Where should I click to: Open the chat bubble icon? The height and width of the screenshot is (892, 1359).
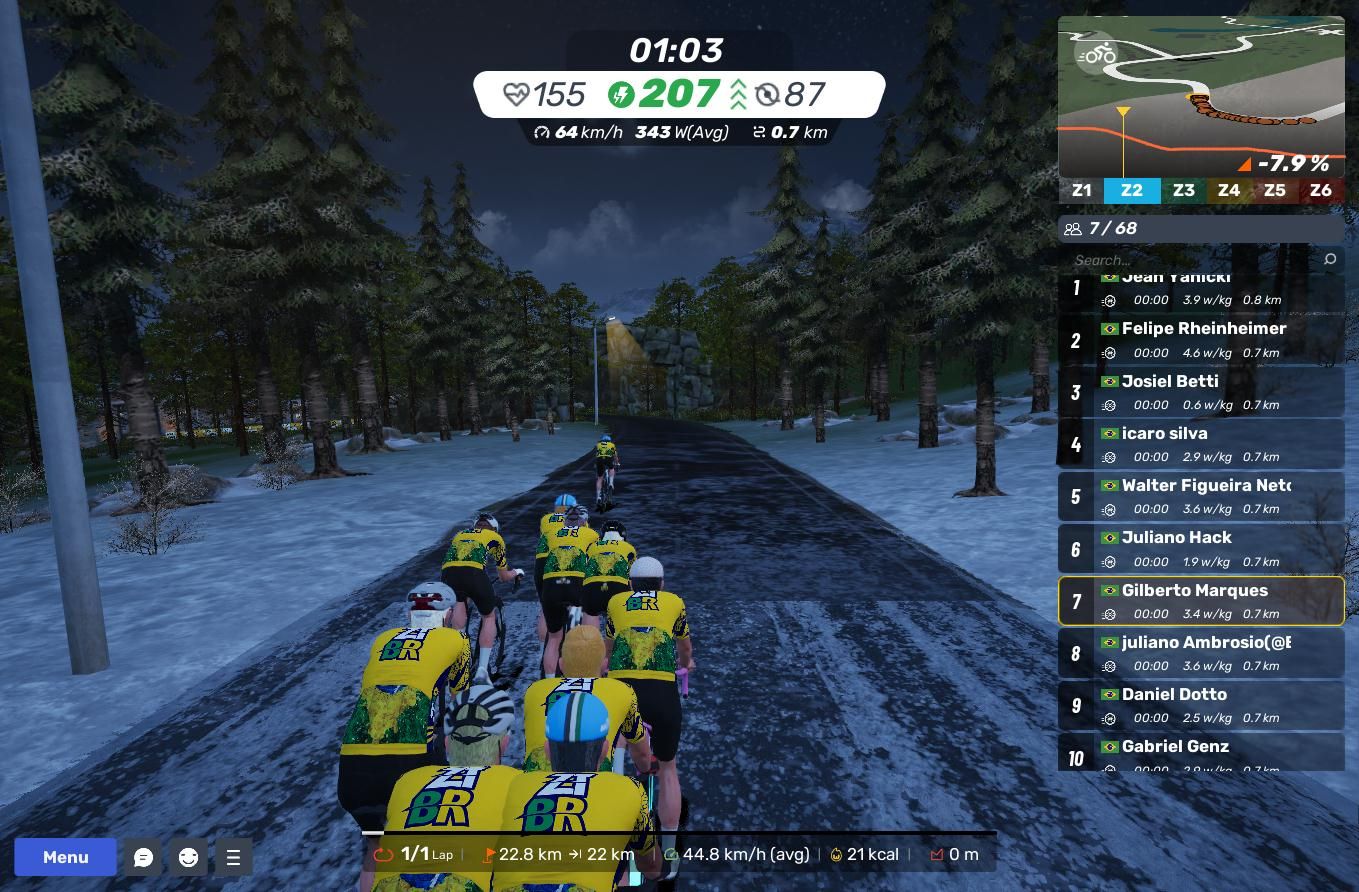point(143,857)
